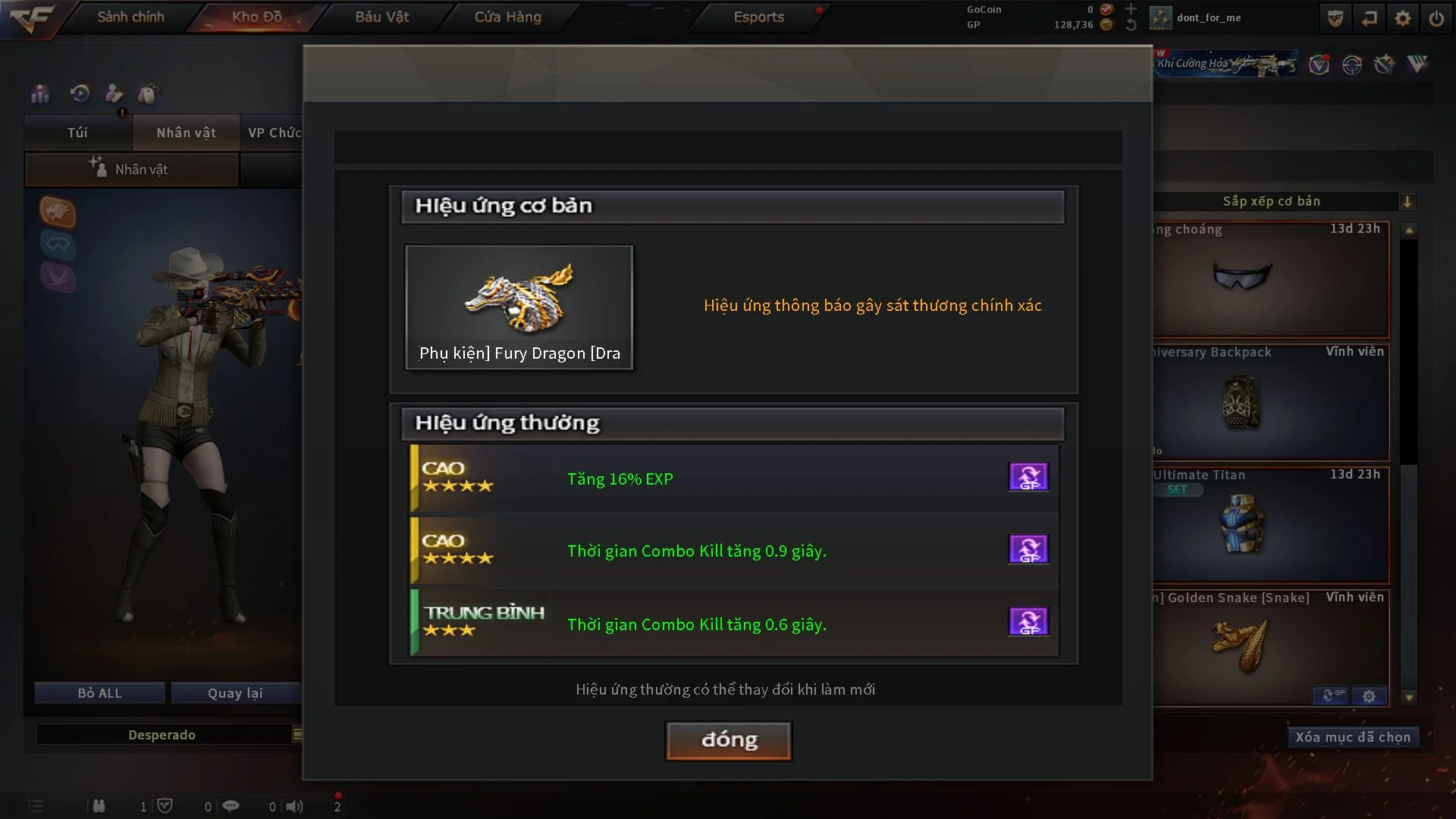Screen dimensions: 1456x819
Task: Open the Báu Vật tab
Action: (x=381, y=17)
